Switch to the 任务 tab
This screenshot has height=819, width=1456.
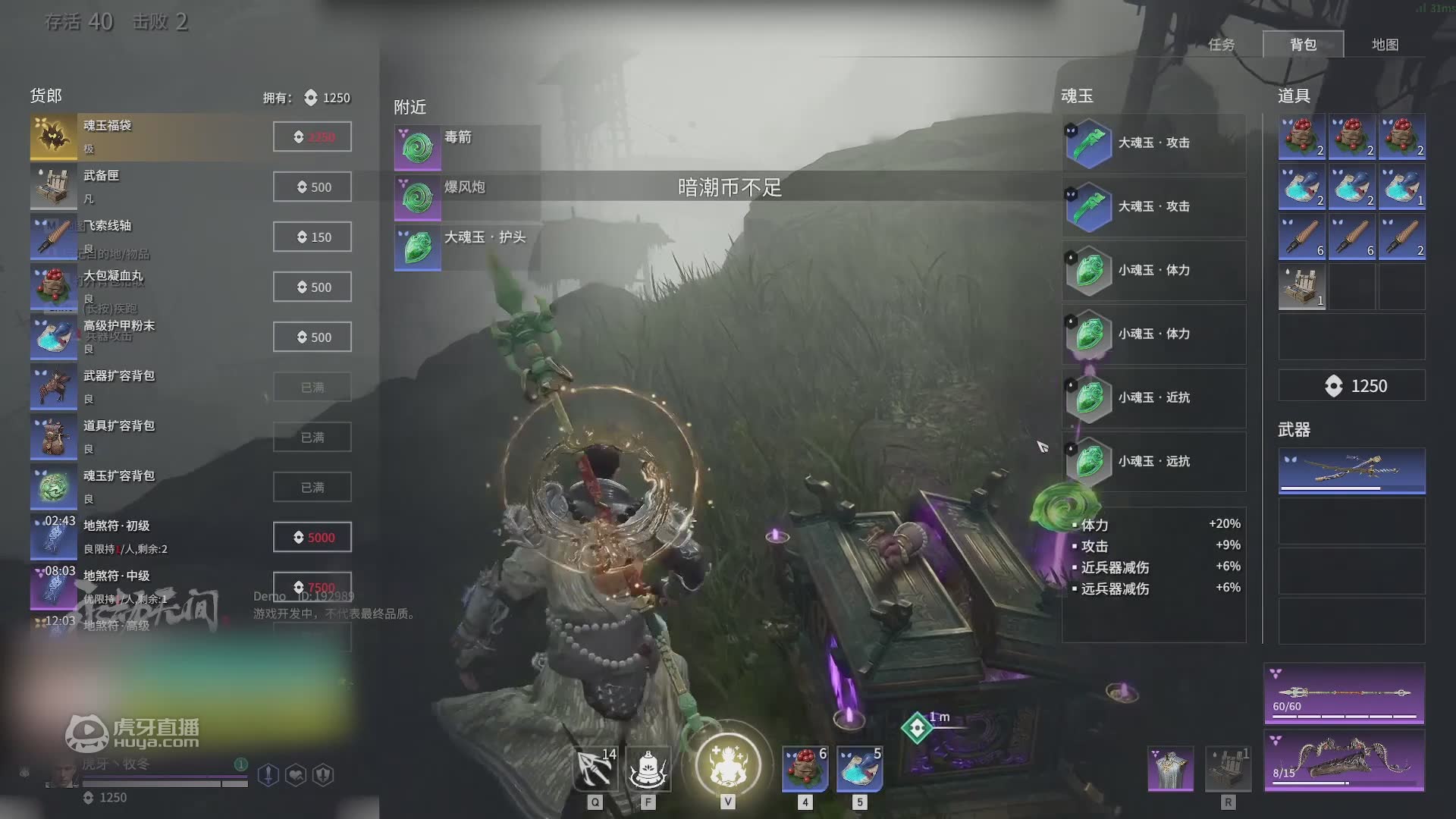coord(1221,45)
